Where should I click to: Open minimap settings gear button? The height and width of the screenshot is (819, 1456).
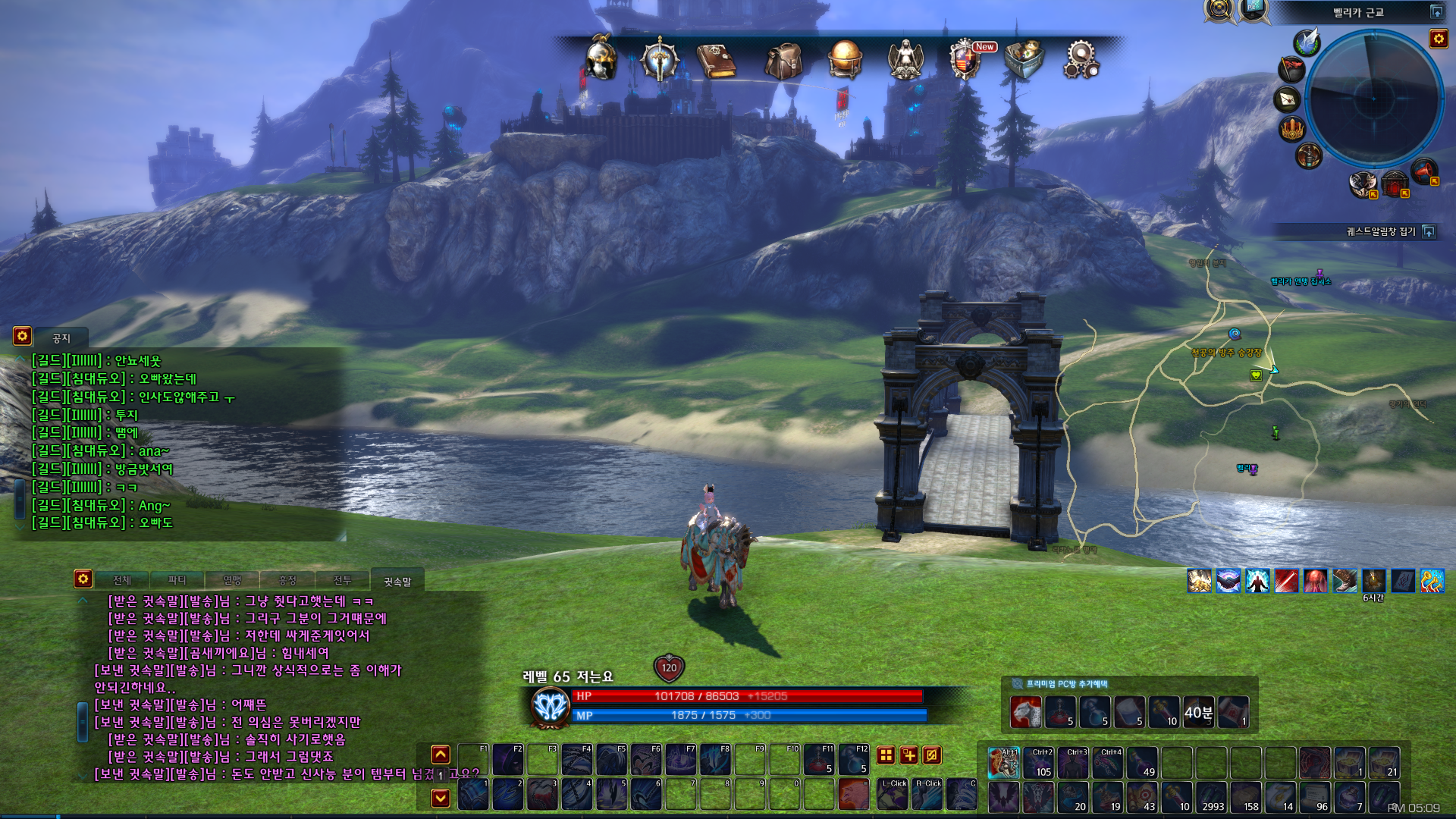[x=1439, y=39]
